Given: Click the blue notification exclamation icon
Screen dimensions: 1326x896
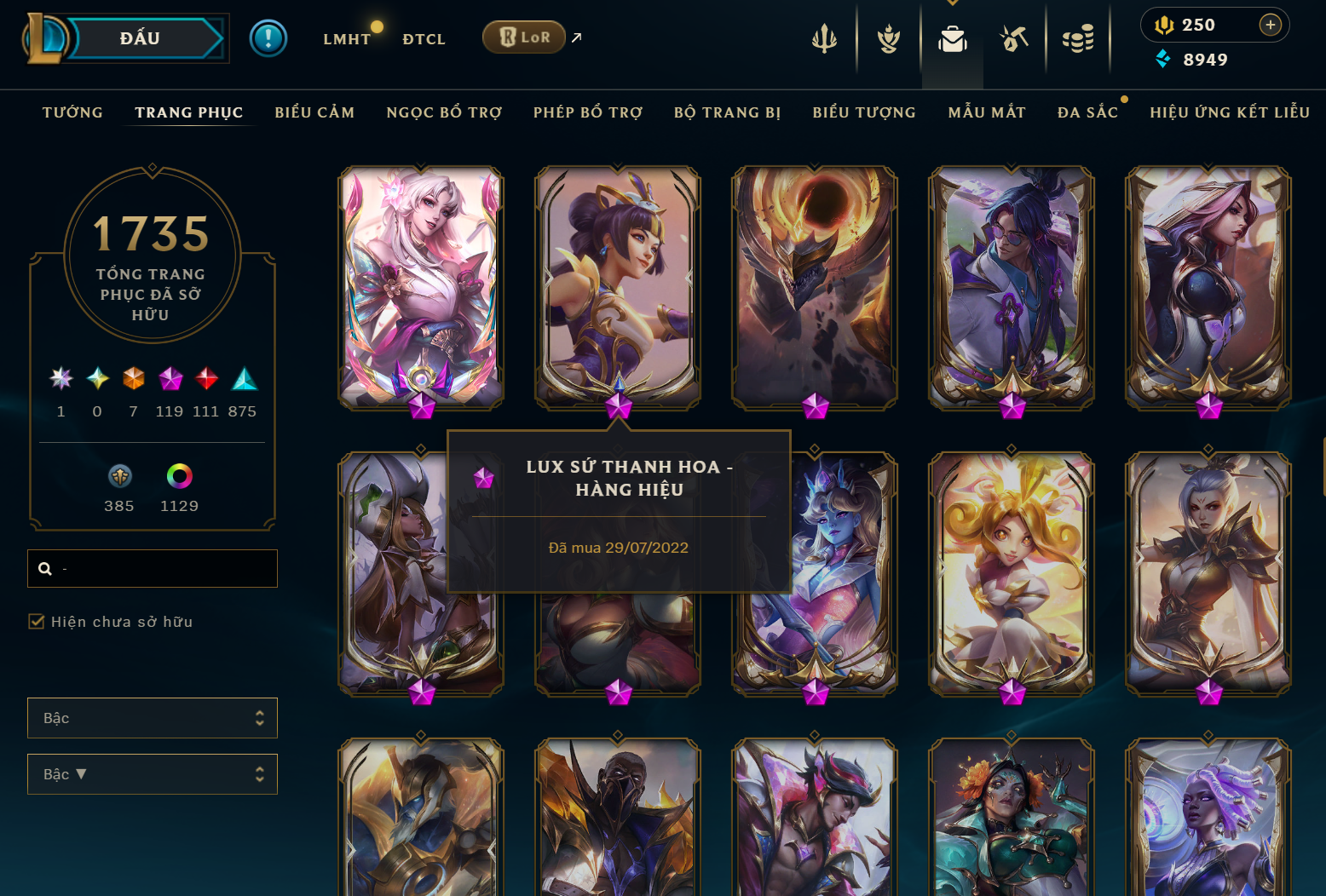Looking at the screenshot, I should (x=268, y=38).
